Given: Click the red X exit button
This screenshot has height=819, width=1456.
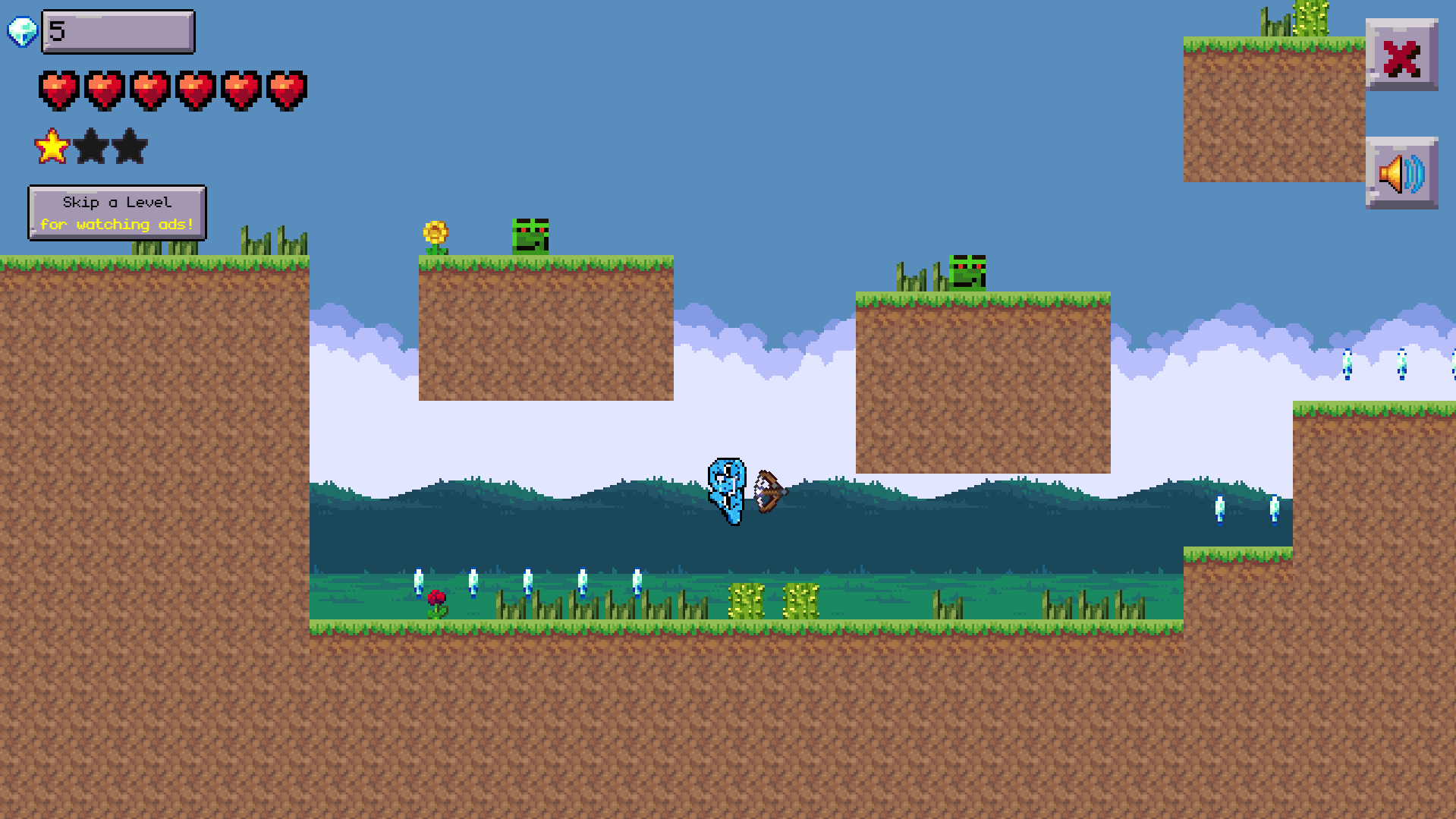Looking at the screenshot, I should click(x=1402, y=56).
